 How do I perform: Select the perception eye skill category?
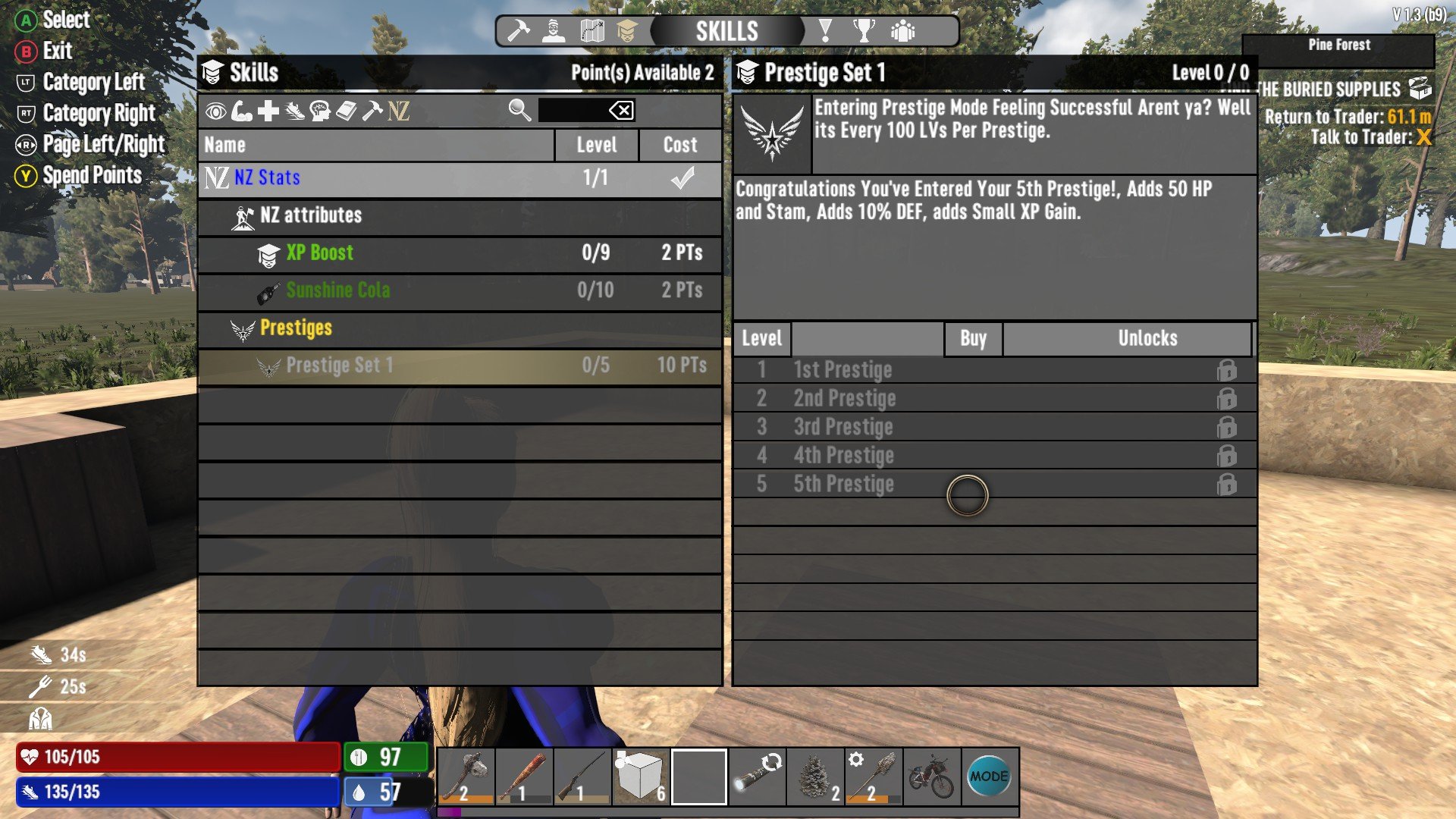pyautogui.click(x=215, y=112)
